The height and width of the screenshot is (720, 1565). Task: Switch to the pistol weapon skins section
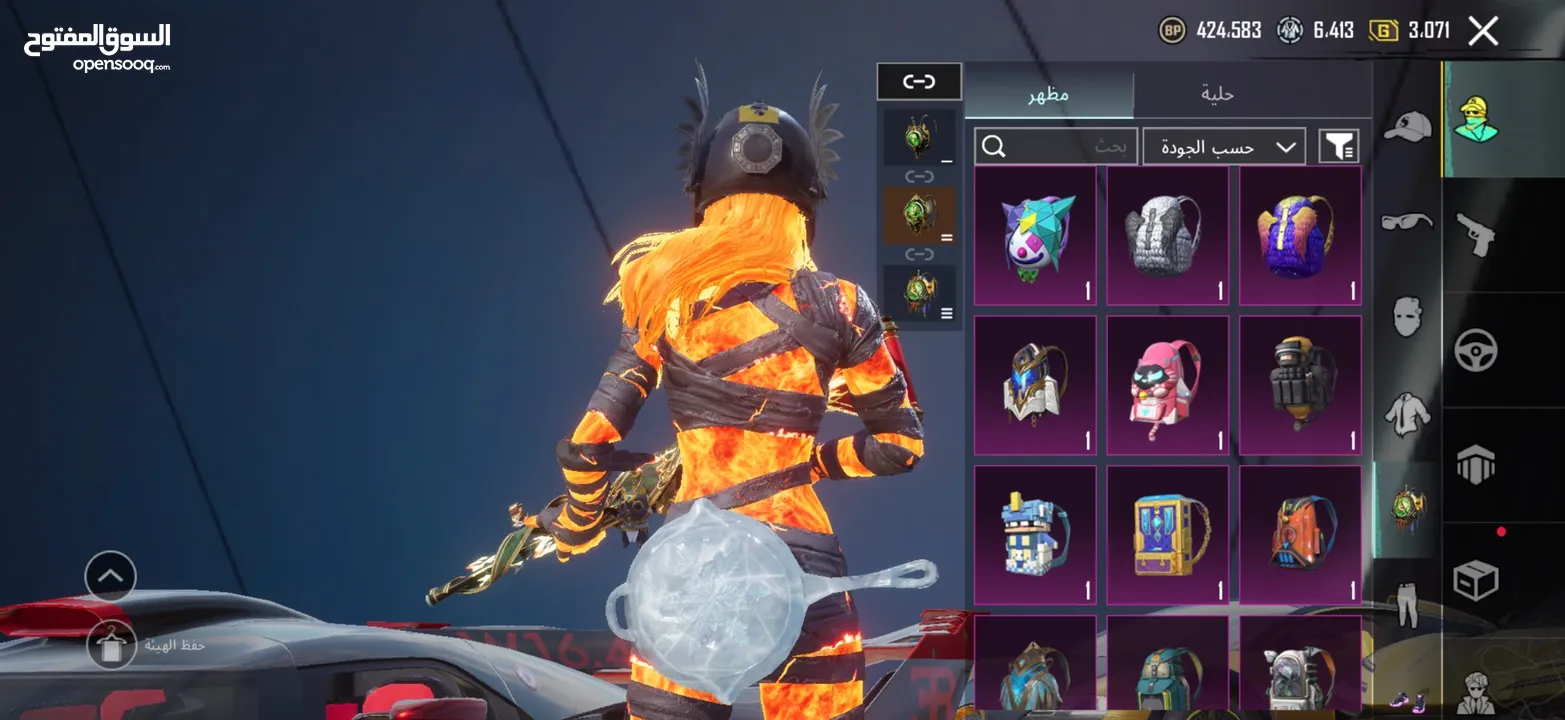click(x=1475, y=234)
